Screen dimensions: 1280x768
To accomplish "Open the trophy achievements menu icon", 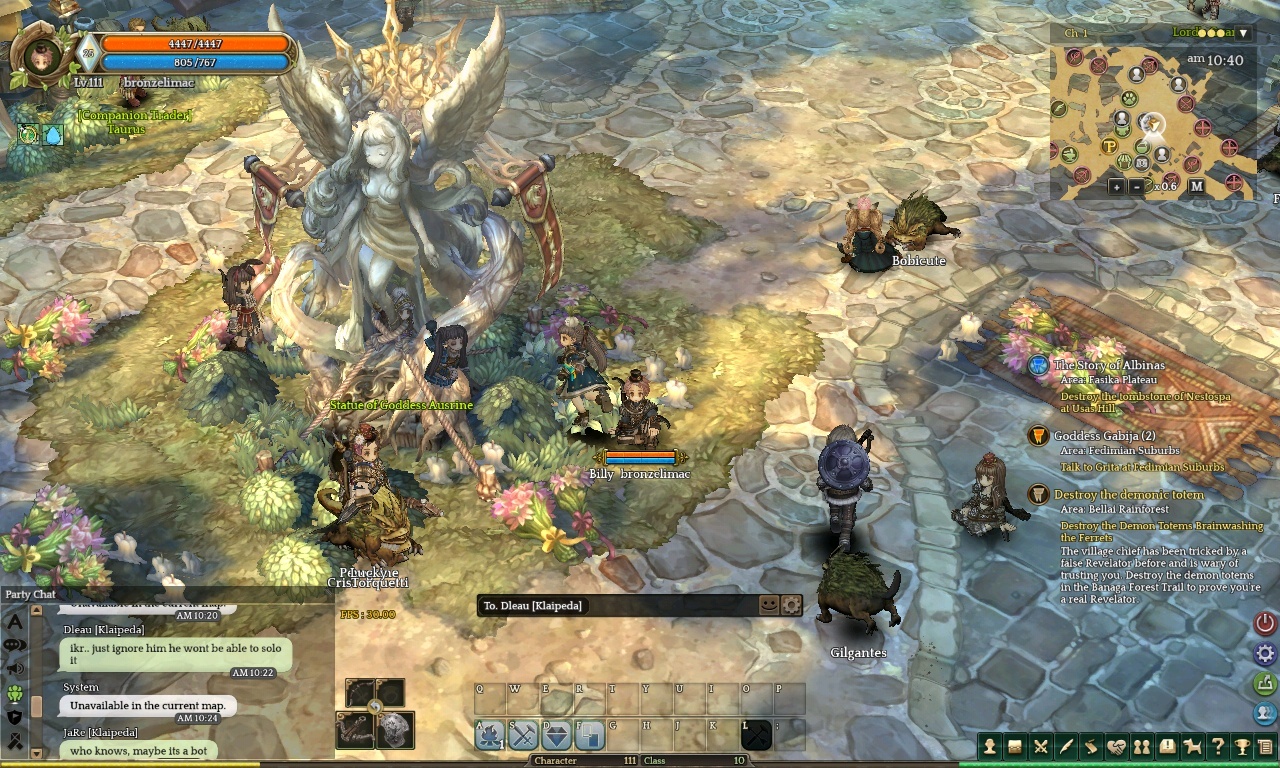I will [x=1242, y=746].
